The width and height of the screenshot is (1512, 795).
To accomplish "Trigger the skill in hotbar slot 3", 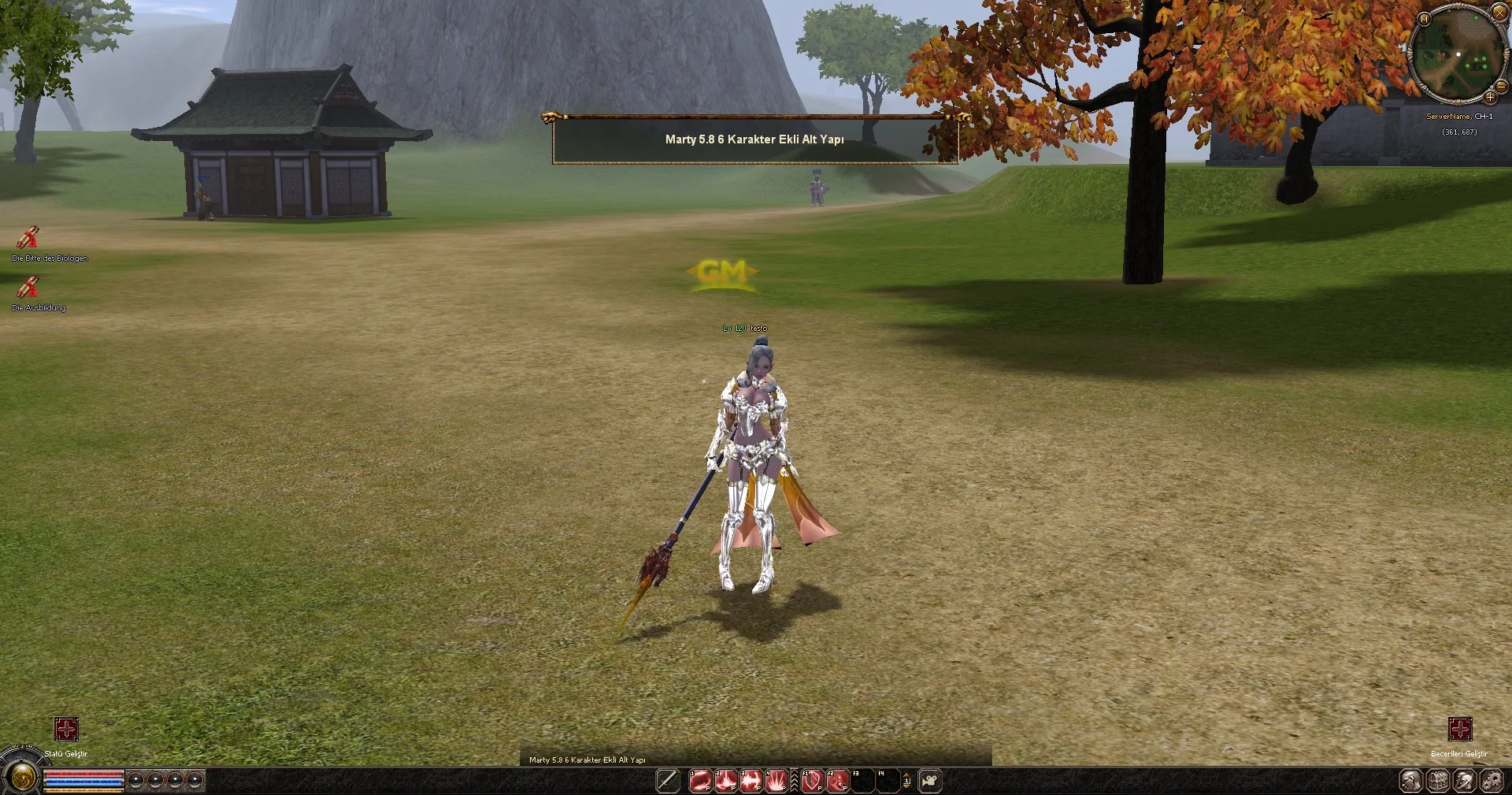I will click(x=750, y=780).
